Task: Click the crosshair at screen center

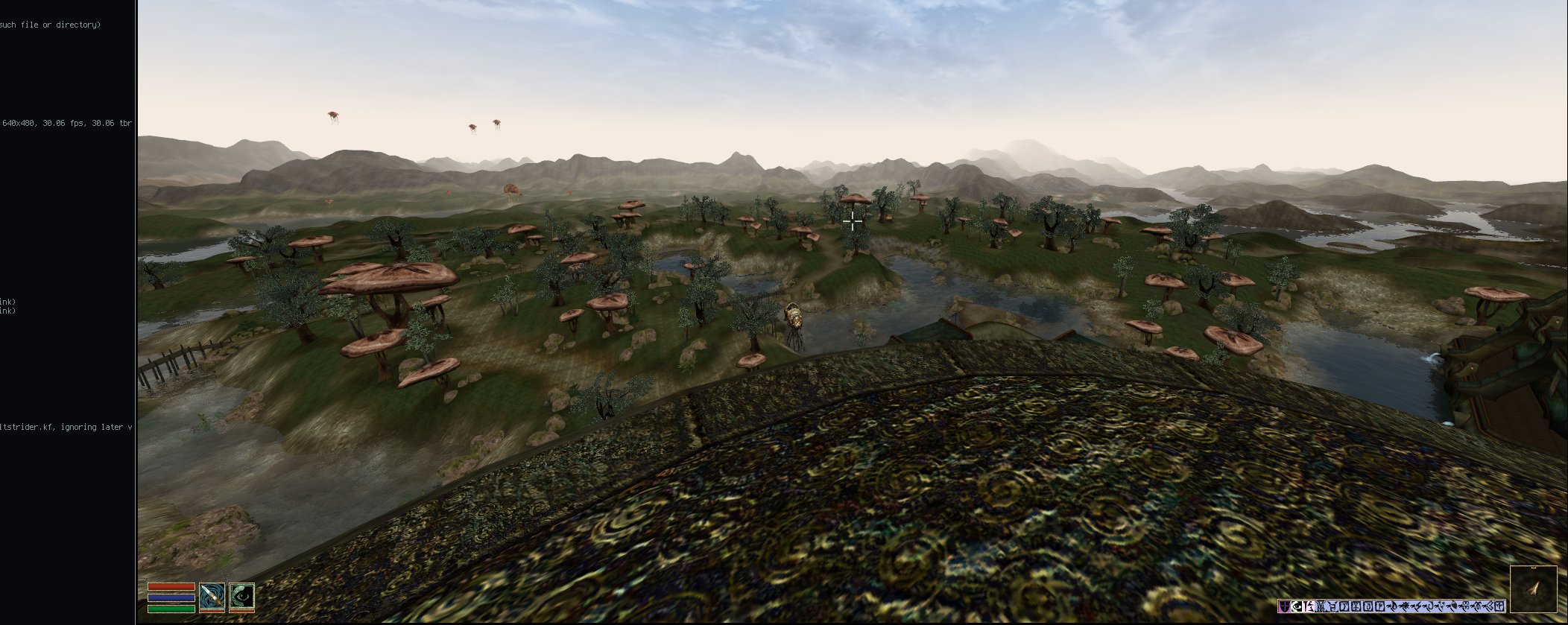Action: [852, 221]
